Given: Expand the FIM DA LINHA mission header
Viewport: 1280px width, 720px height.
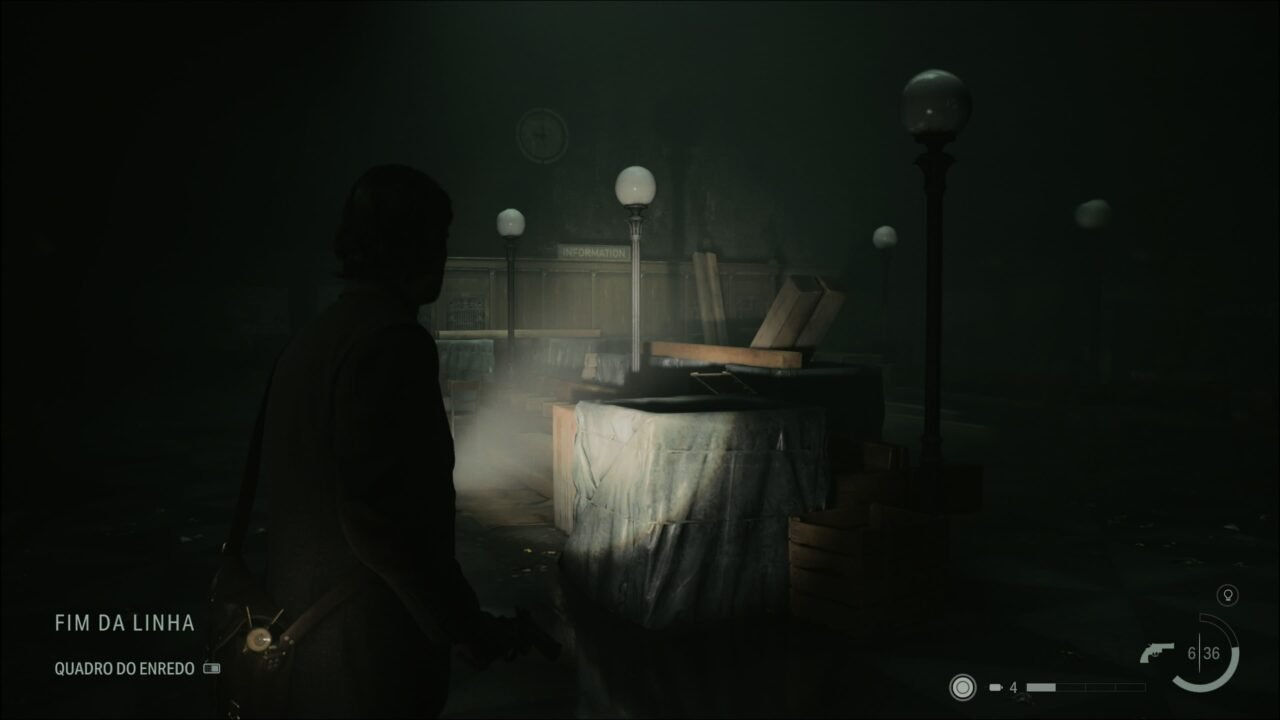Looking at the screenshot, I should (x=124, y=623).
